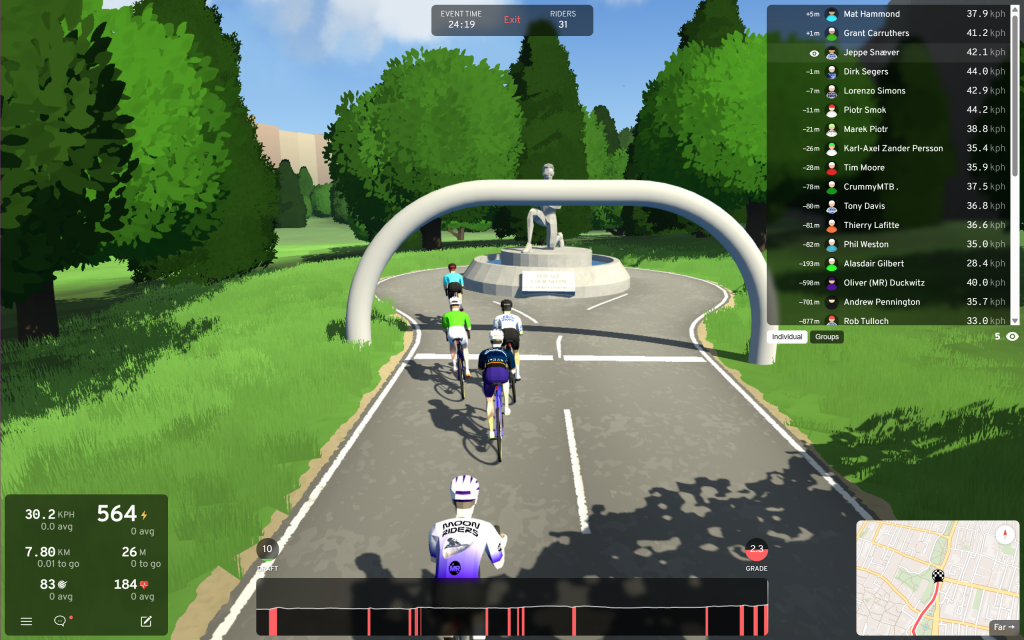Viewport: 1024px width, 640px height.
Task: Click the minimap compass button
Action: coord(1003,535)
